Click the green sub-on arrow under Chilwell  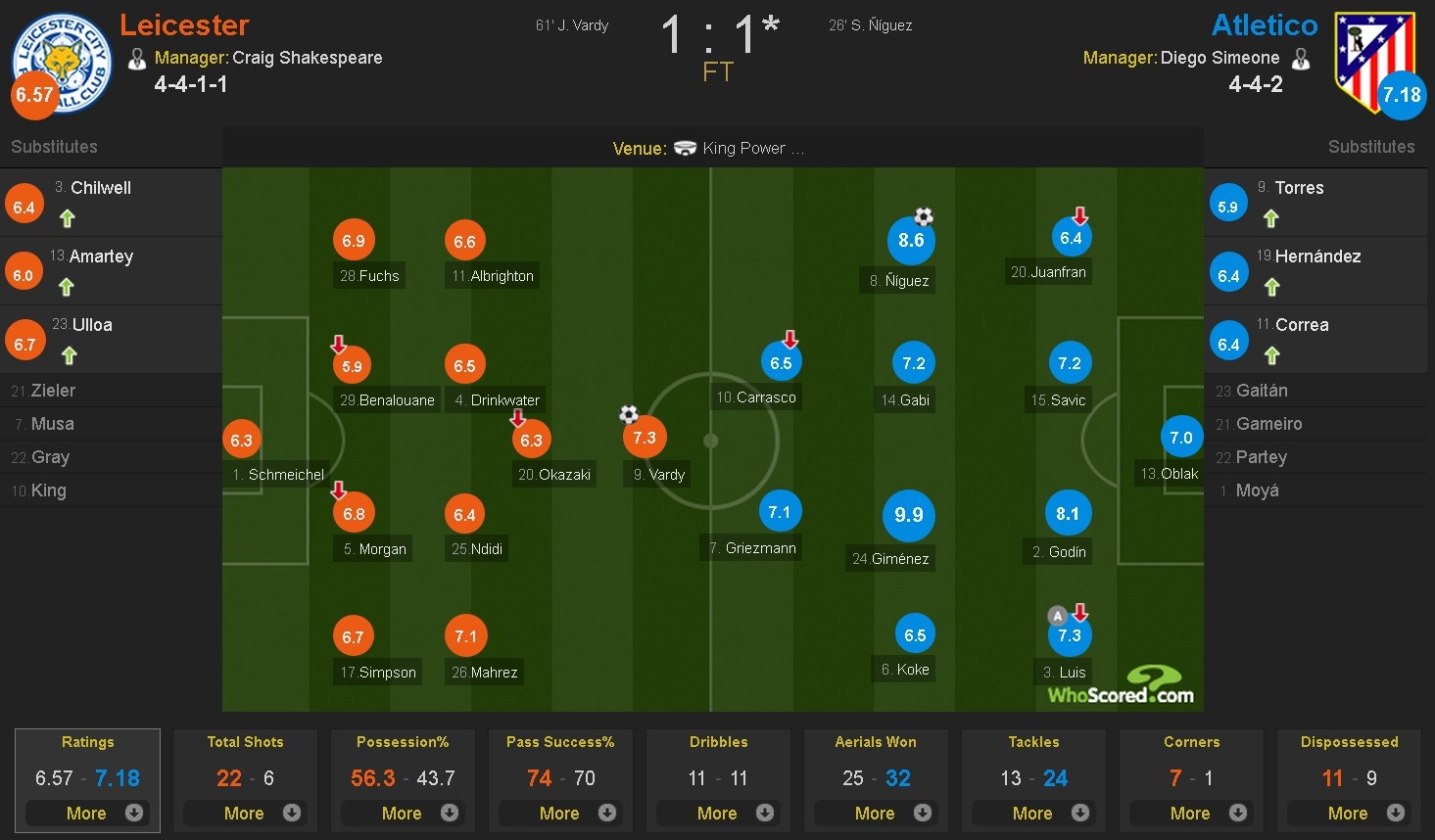67,219
